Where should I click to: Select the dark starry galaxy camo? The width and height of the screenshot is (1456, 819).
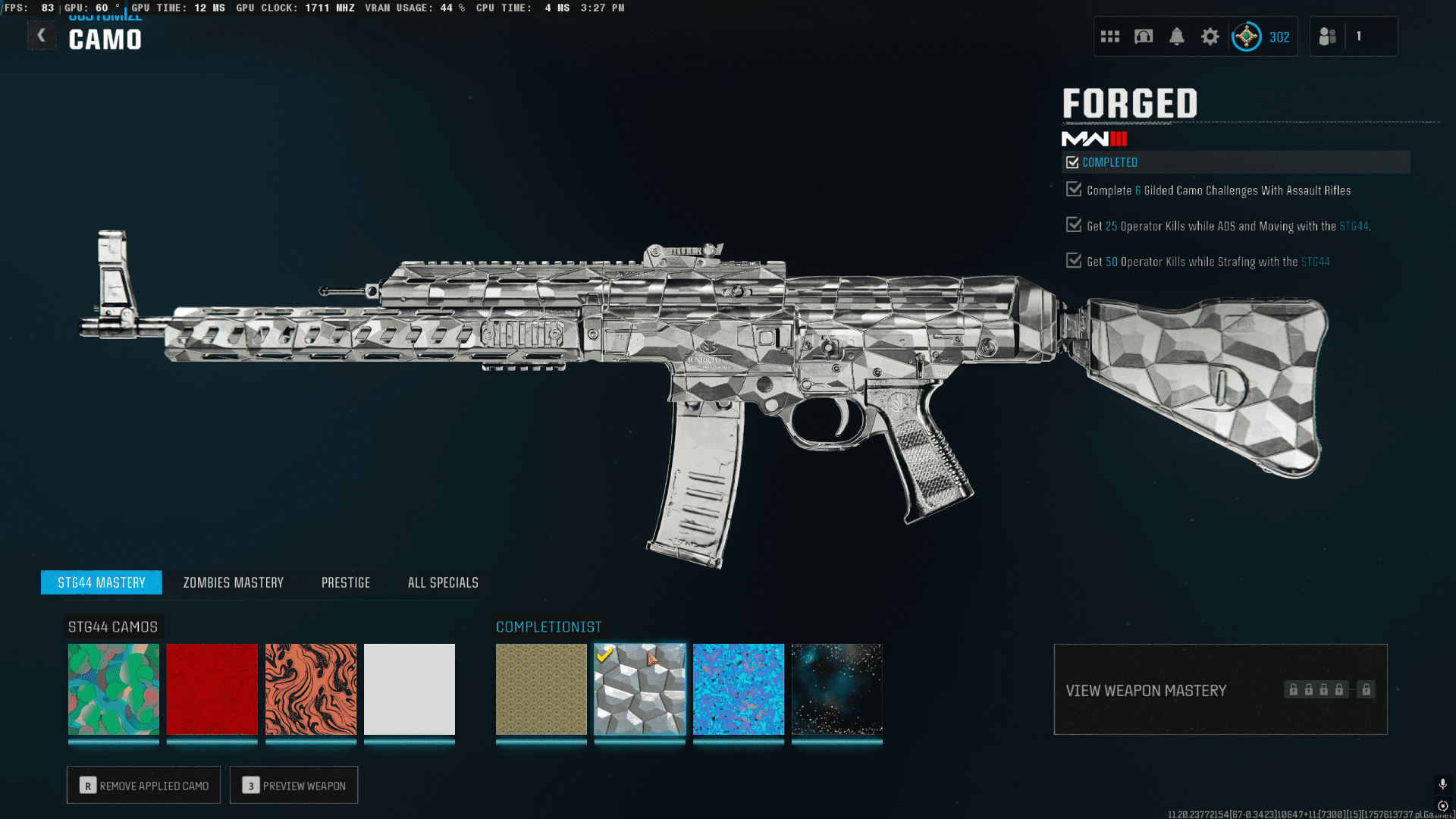[x=837, y=689]
